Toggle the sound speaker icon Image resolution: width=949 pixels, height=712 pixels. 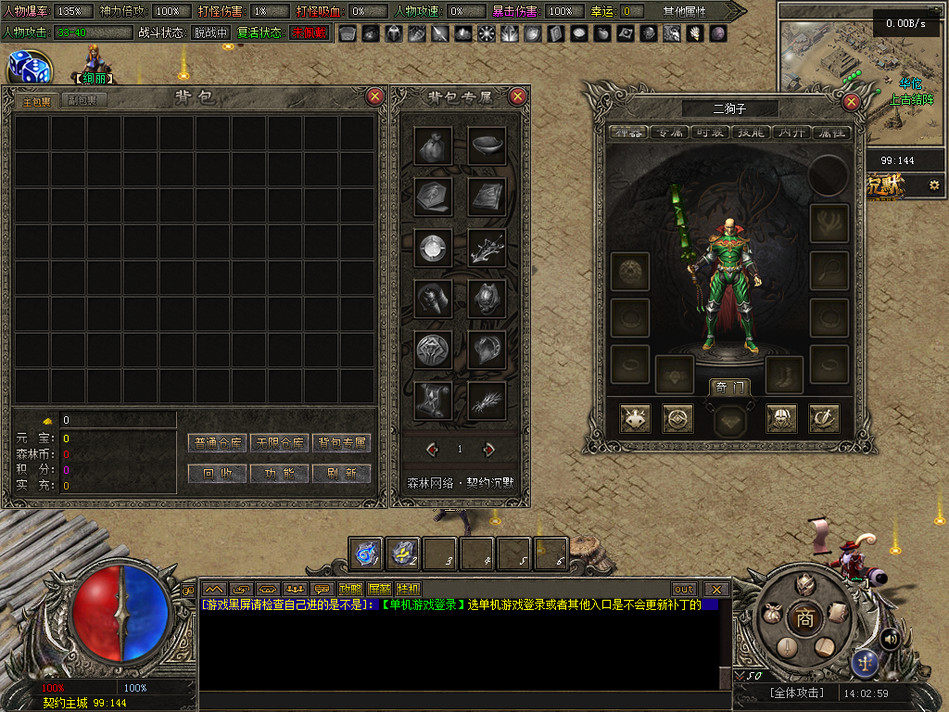coord(888,637)
